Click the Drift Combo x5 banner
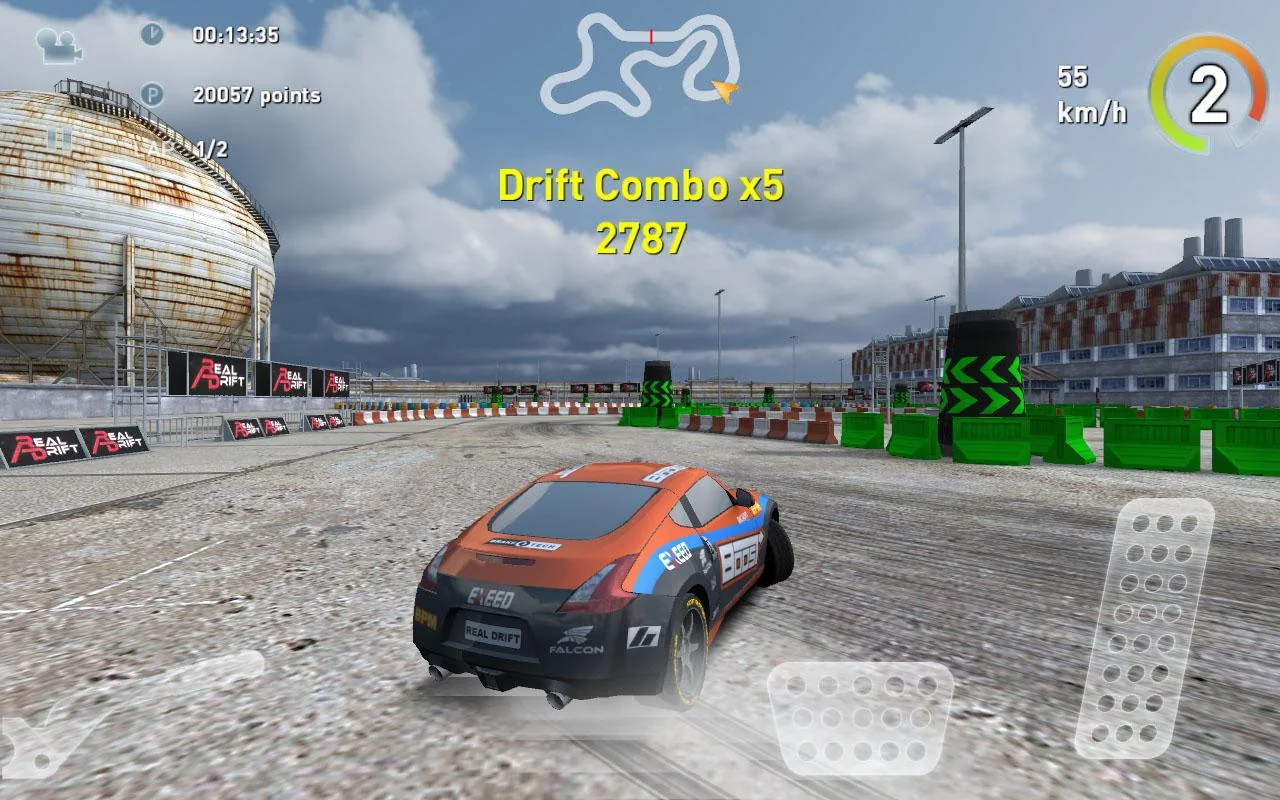Screen dimensions: 1280x800 (643, 186)
